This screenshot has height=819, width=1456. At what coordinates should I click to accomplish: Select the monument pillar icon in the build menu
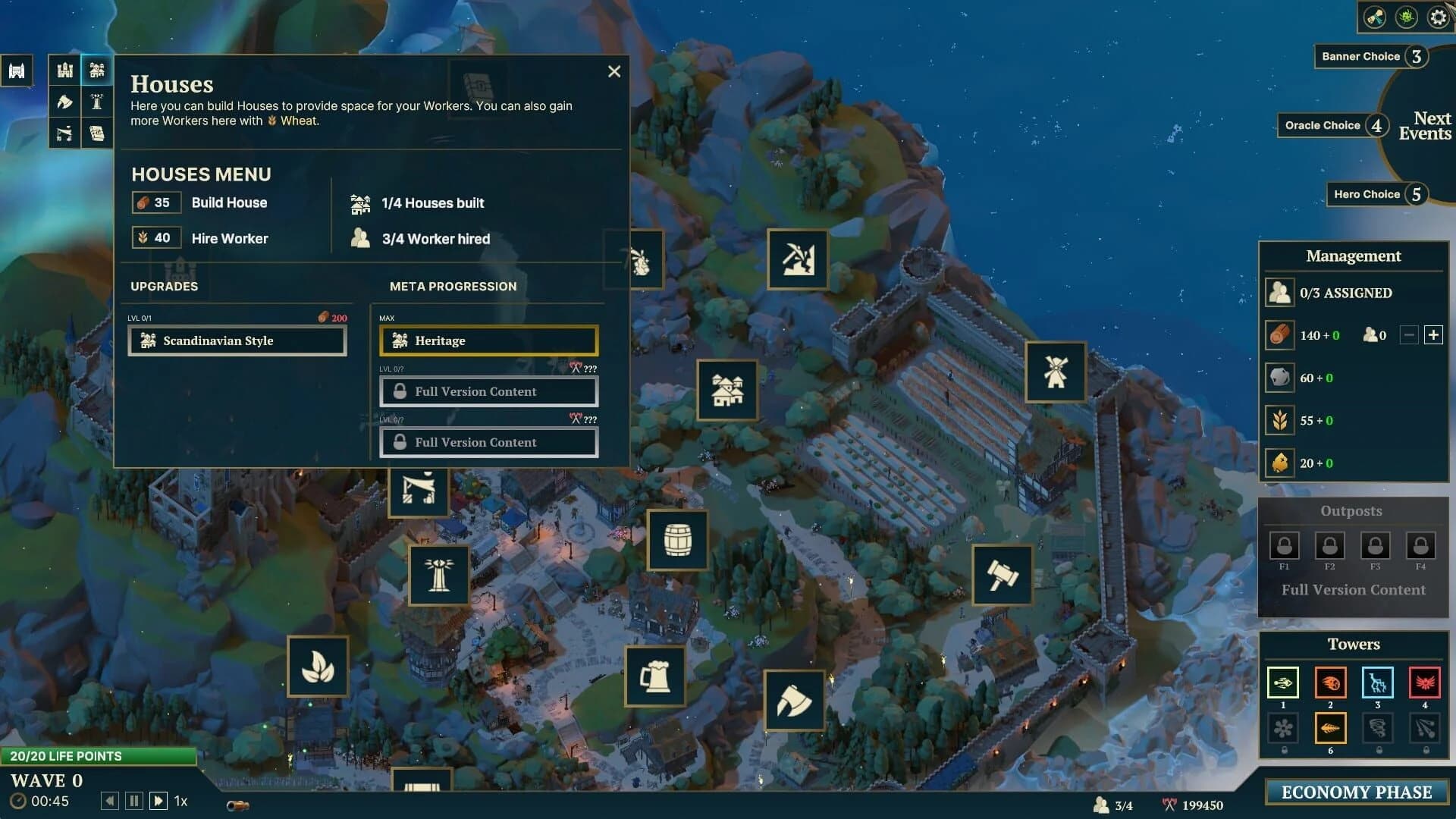tap(96, 101)
